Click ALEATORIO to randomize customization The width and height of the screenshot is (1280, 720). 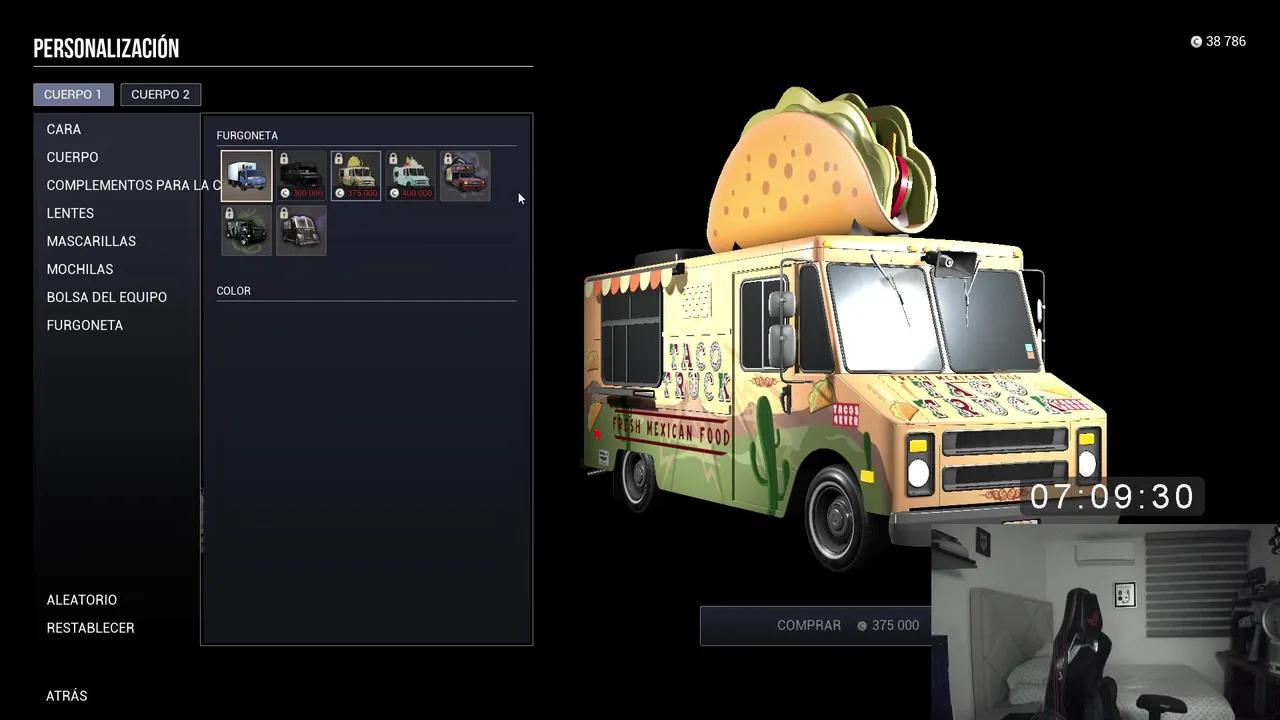81,599
